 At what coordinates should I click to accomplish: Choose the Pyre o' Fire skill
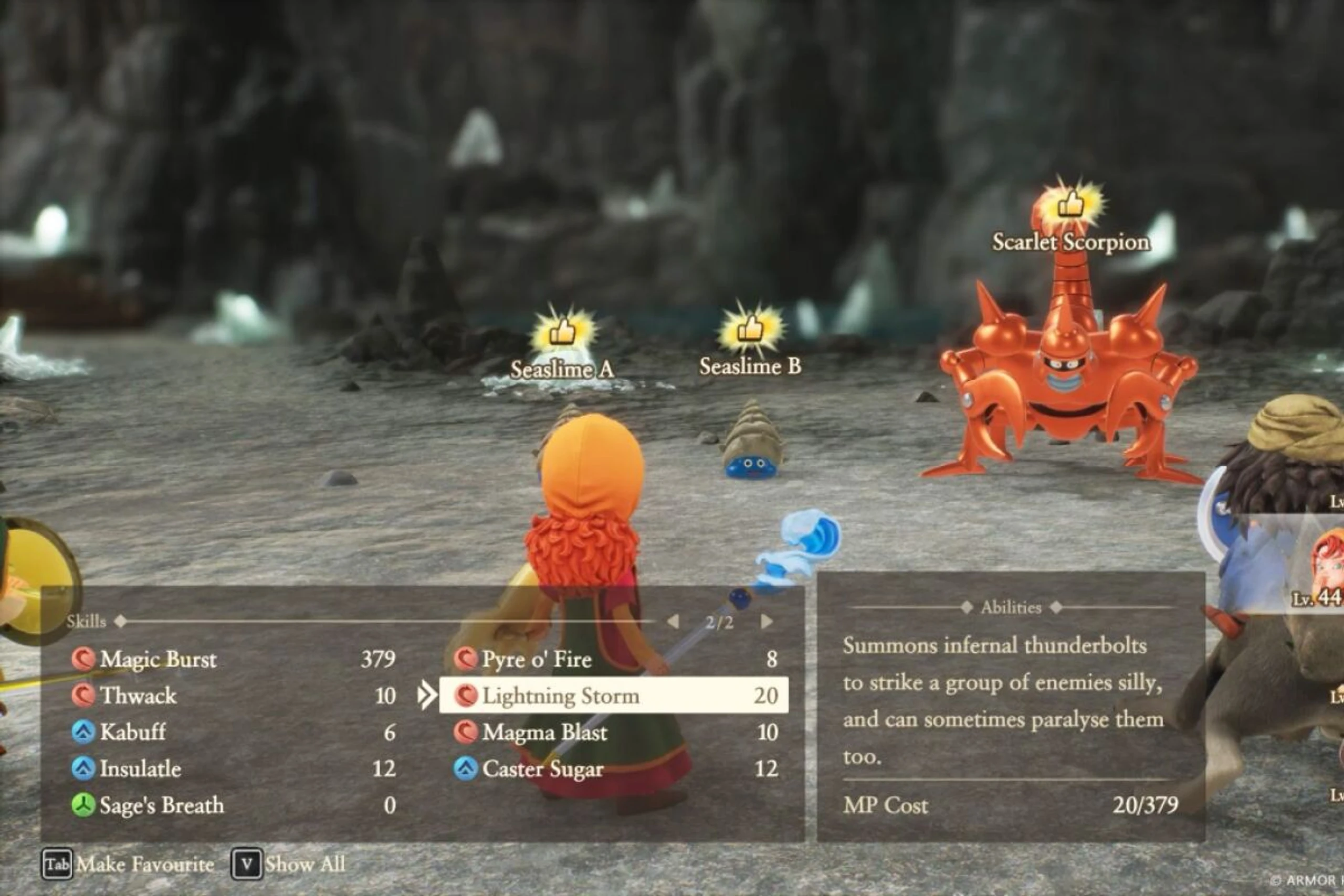point(536,659)
